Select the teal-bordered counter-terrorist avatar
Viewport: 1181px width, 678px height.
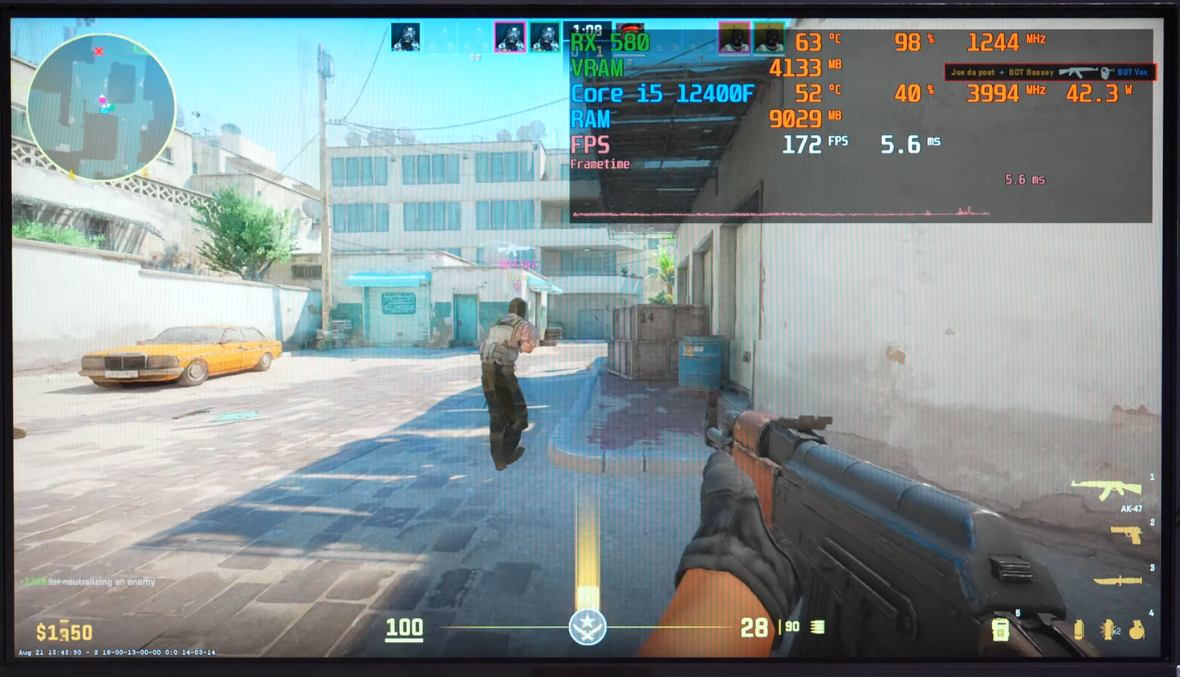tap(545, 38)
